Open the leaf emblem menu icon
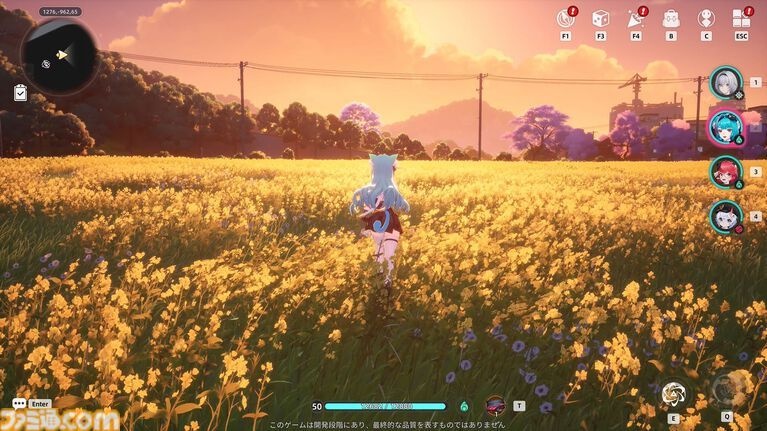Screen dimensions: 767x431 [x=566, y=19]
